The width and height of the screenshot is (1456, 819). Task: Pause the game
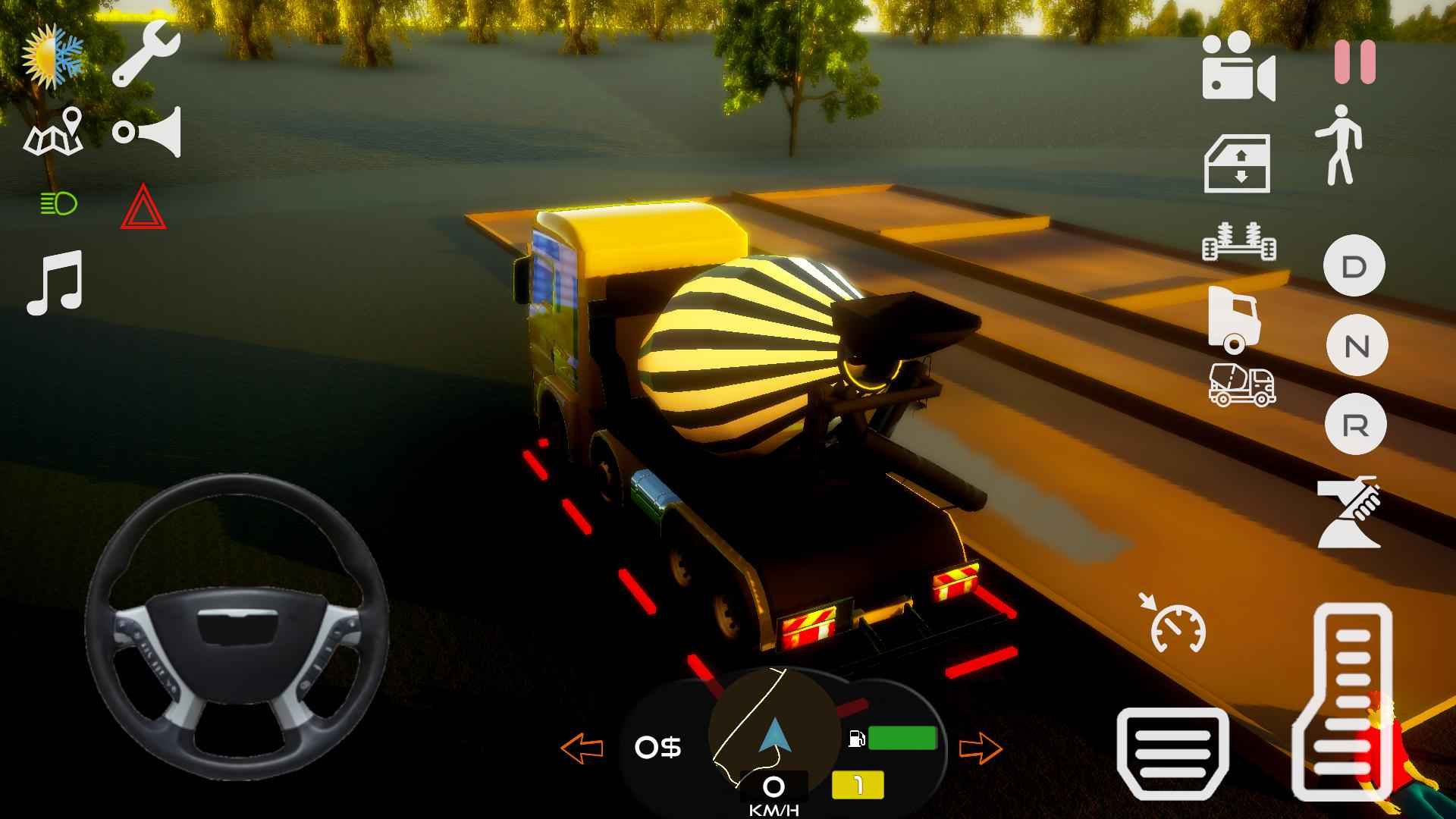click(x=1354, y=62)
